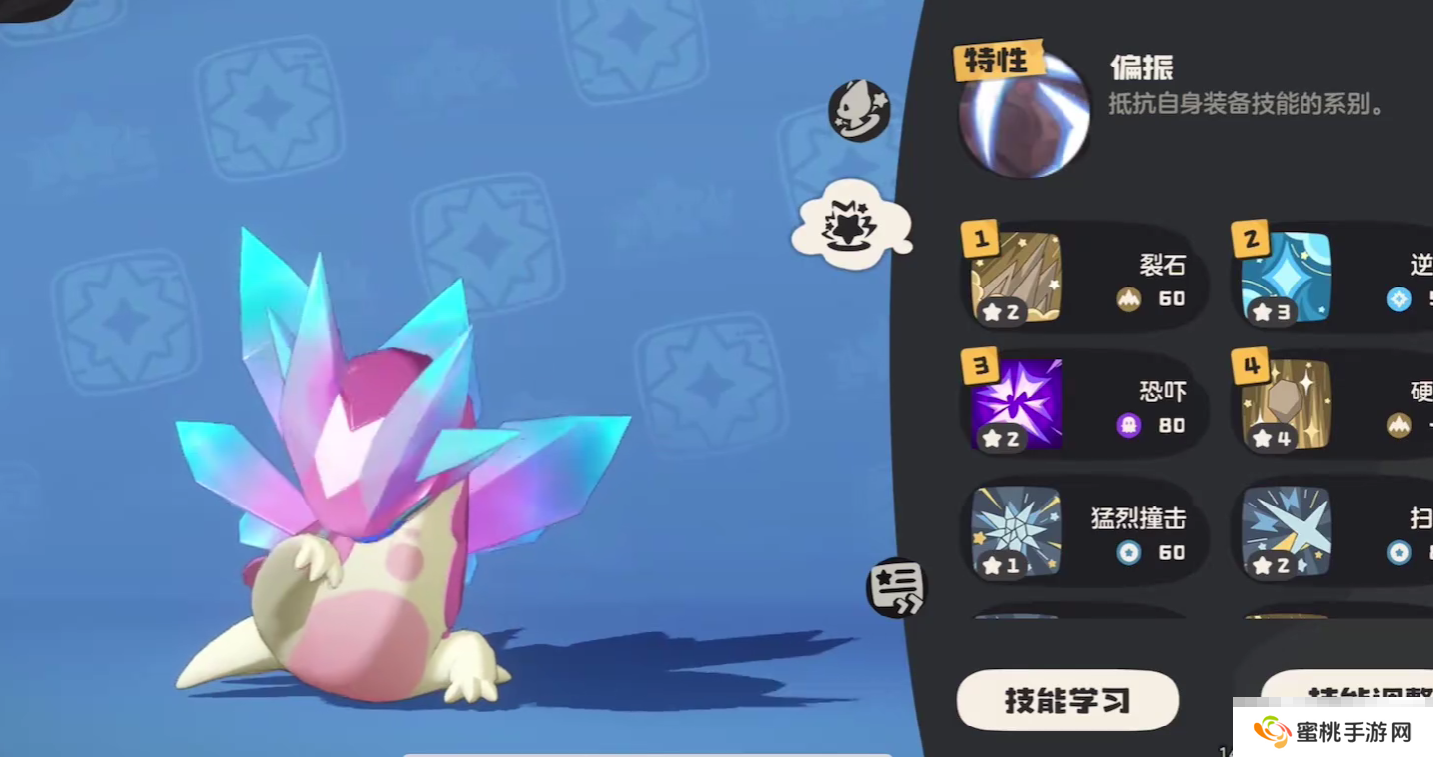The height and width of the screenshot is (757, 1433).
Task: Open the 恐吓 skill icon in slot 3
Action: (x=1015, y=404)
